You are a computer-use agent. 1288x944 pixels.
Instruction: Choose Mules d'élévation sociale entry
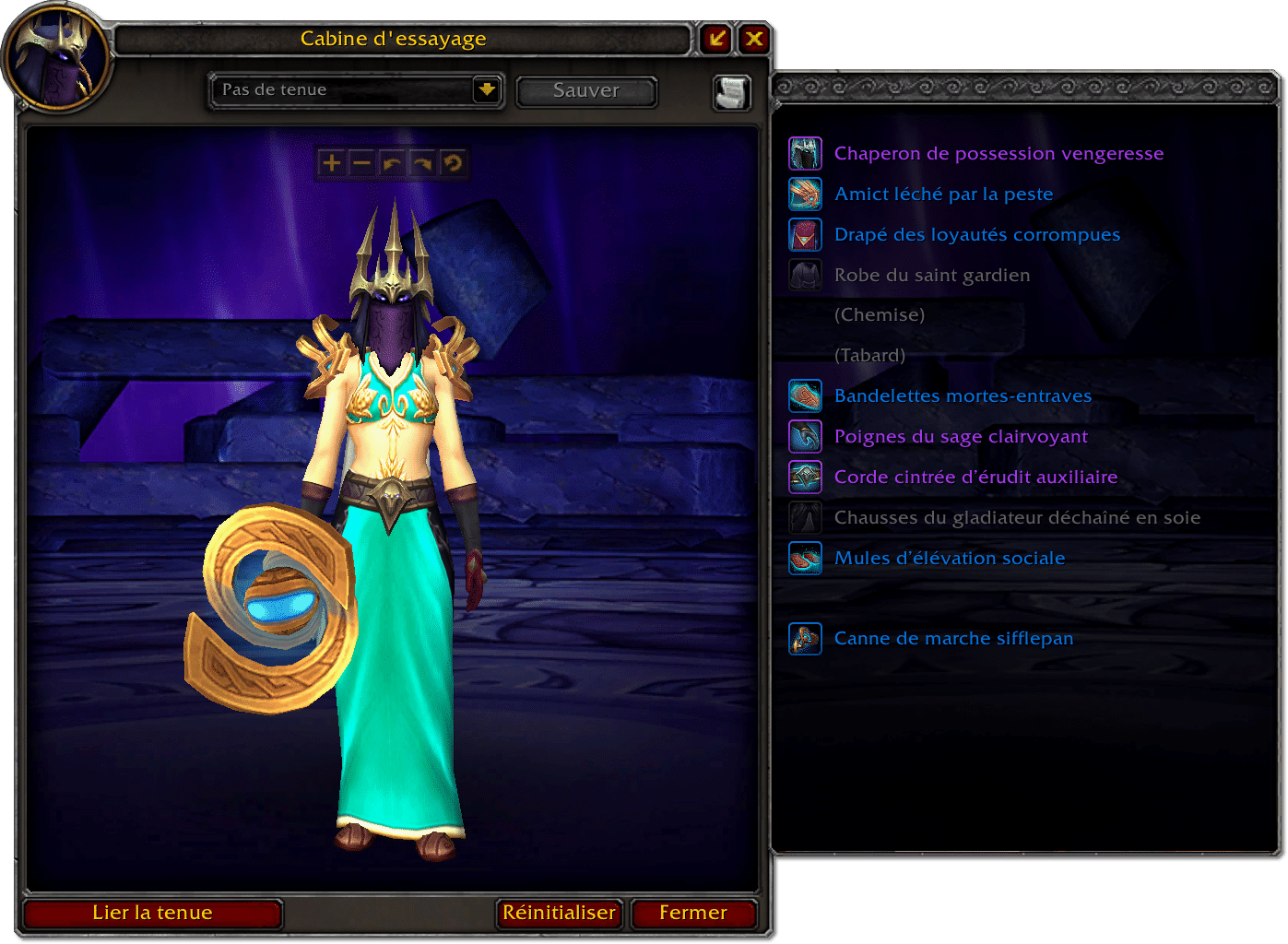click(x=950, y=559)
